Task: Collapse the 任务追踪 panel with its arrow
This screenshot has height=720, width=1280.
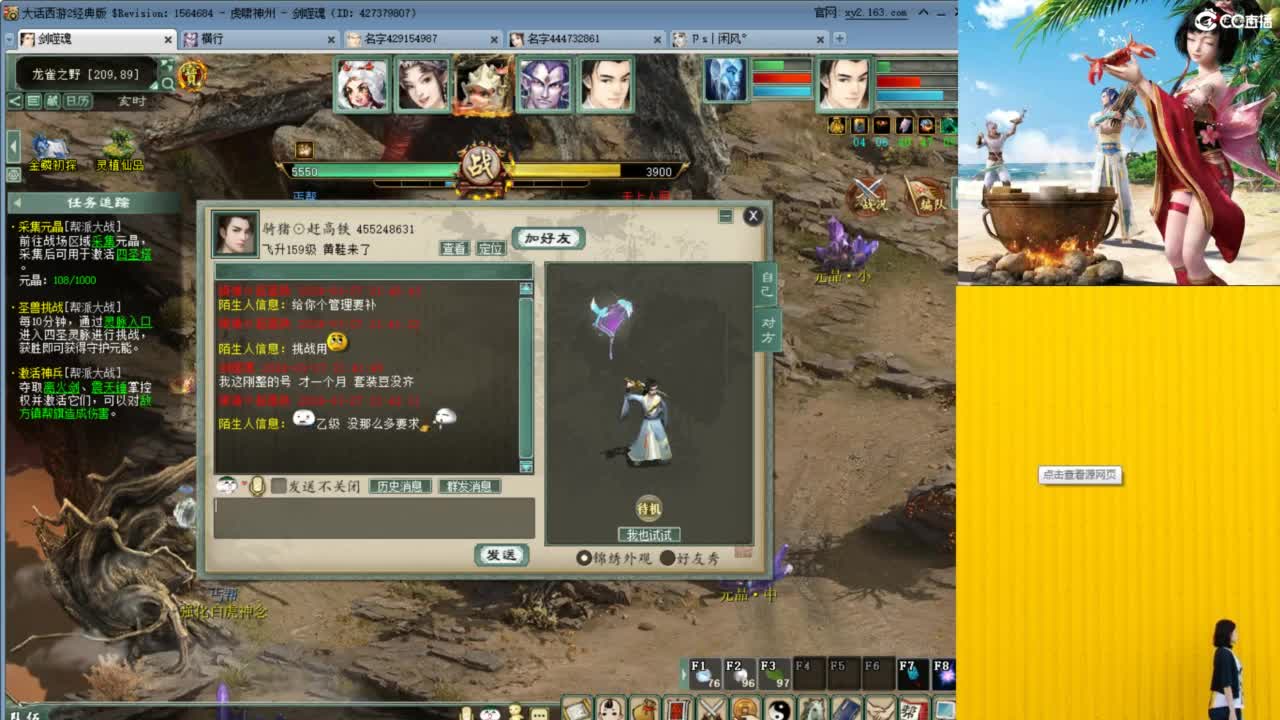Action: (x=17, y=202)
